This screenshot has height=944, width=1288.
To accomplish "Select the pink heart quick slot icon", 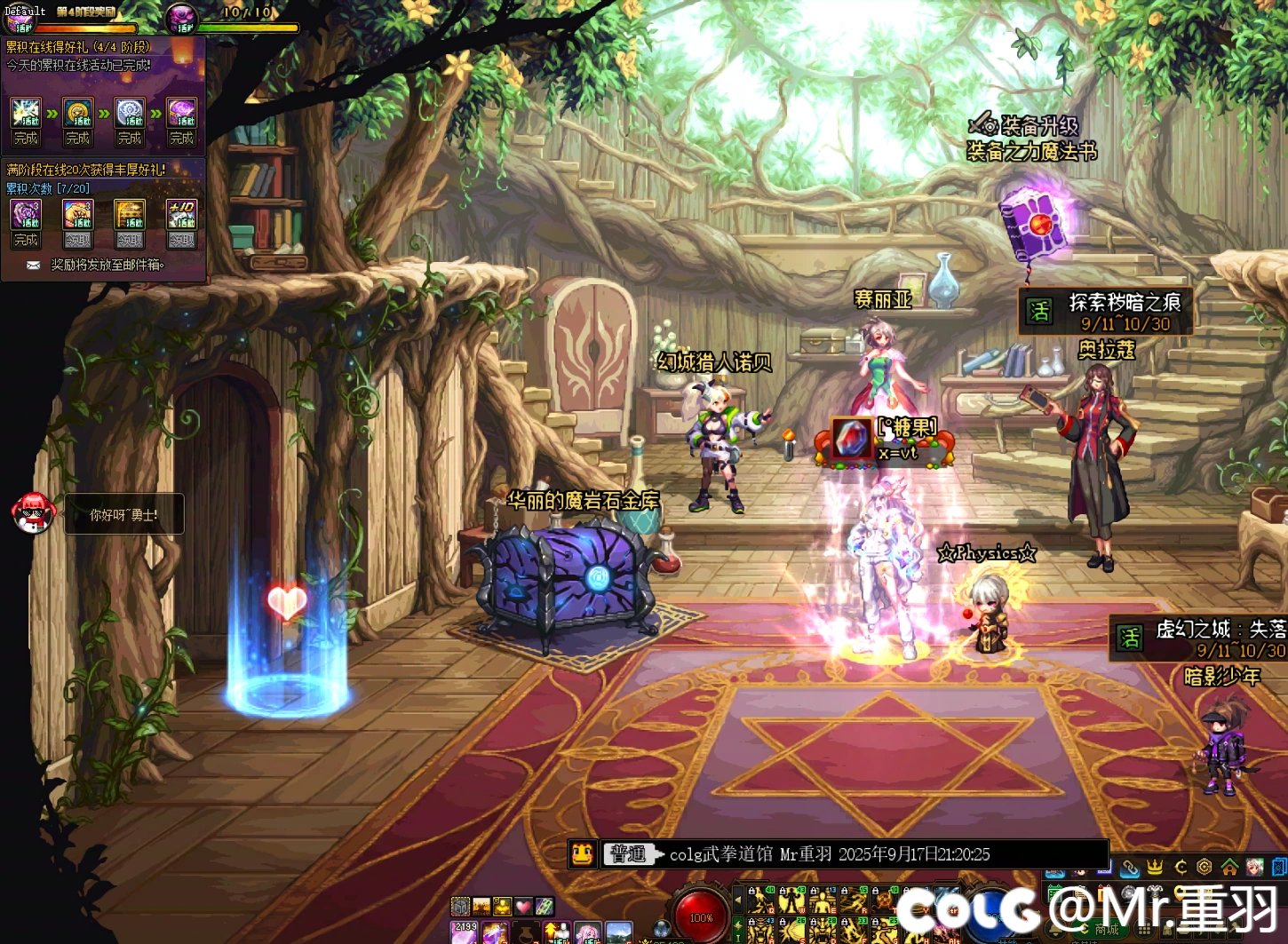I will point(523,907).
